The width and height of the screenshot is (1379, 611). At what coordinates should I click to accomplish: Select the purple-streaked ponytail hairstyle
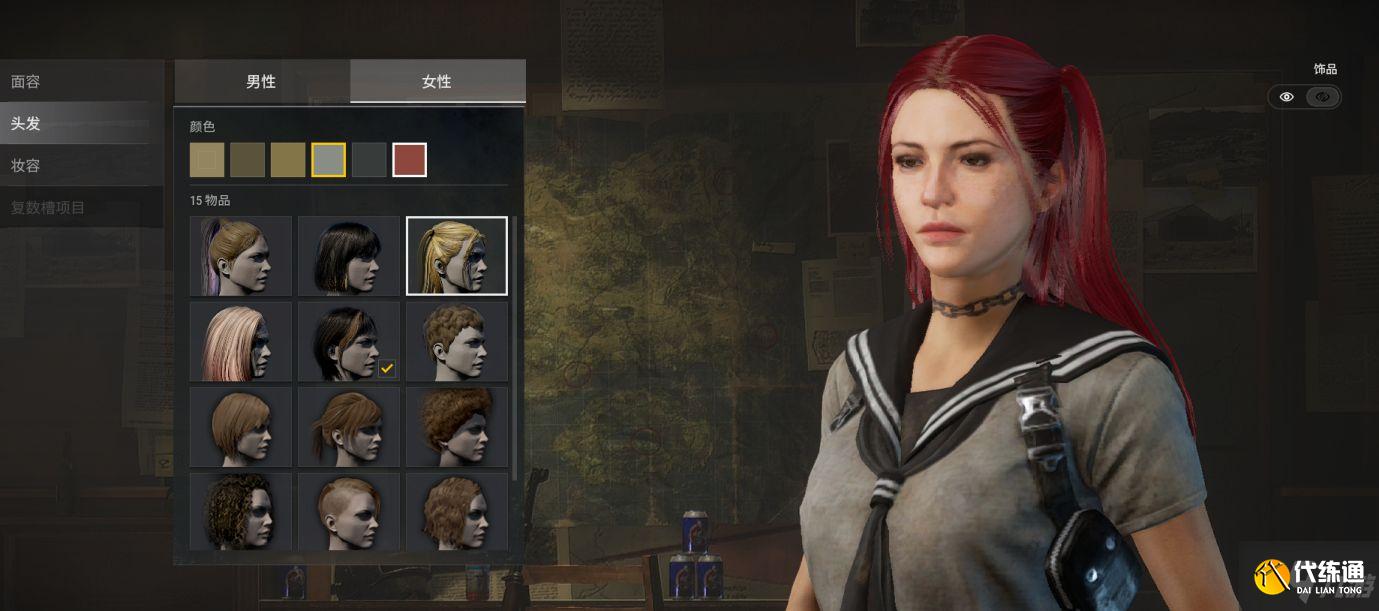tap(241, 256)
